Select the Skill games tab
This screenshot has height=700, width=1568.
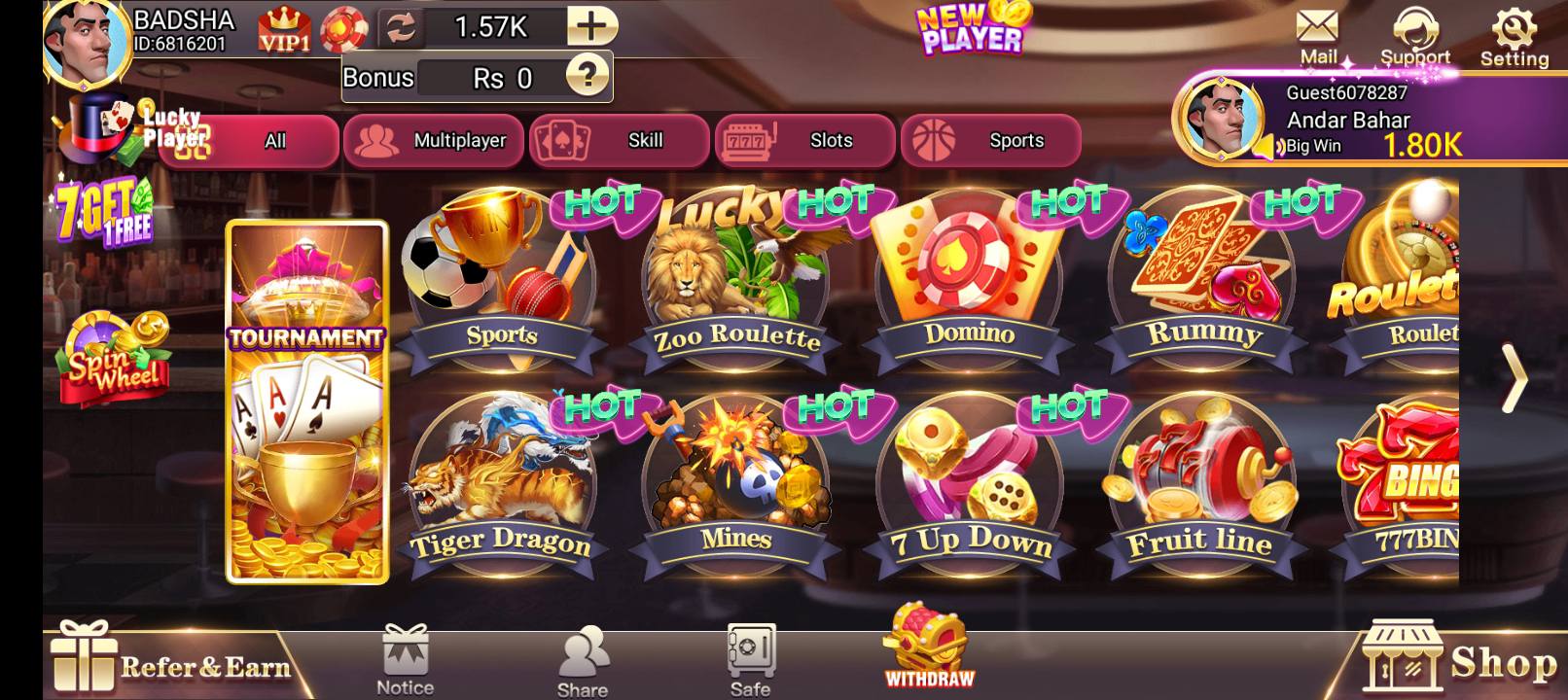click(x=621, y=140)
